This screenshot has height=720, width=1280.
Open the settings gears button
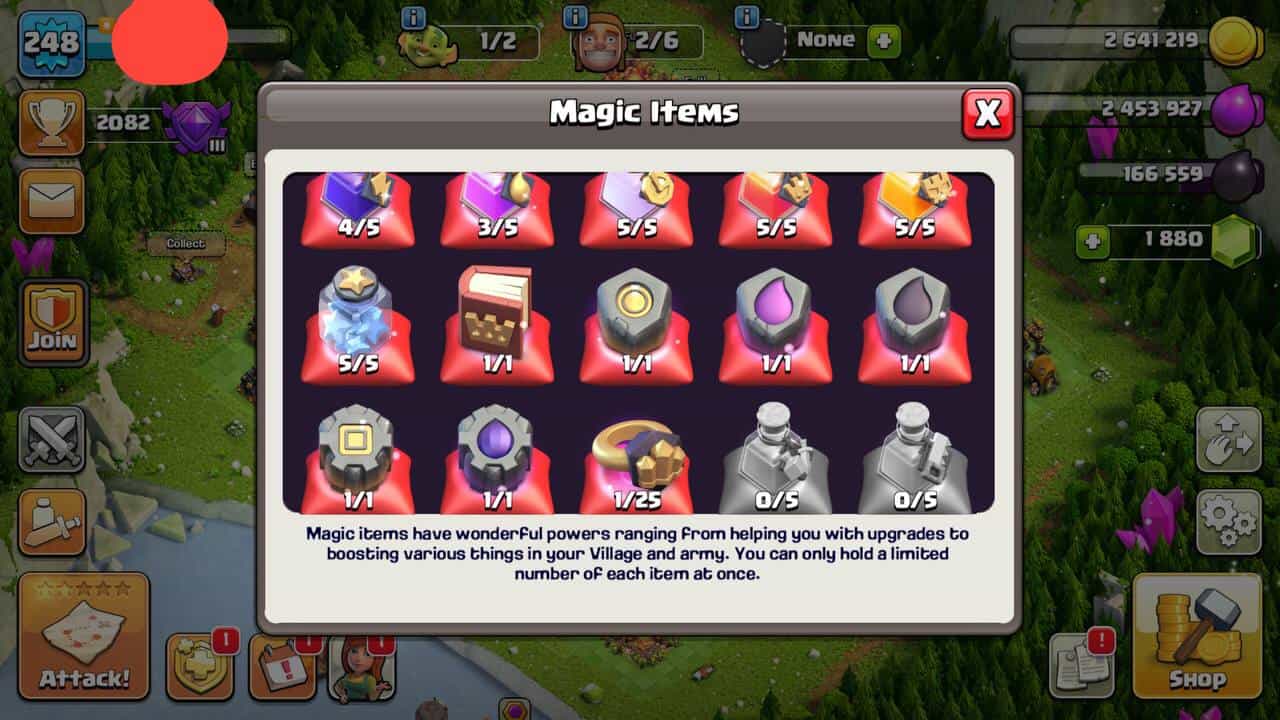(1229, 521)
